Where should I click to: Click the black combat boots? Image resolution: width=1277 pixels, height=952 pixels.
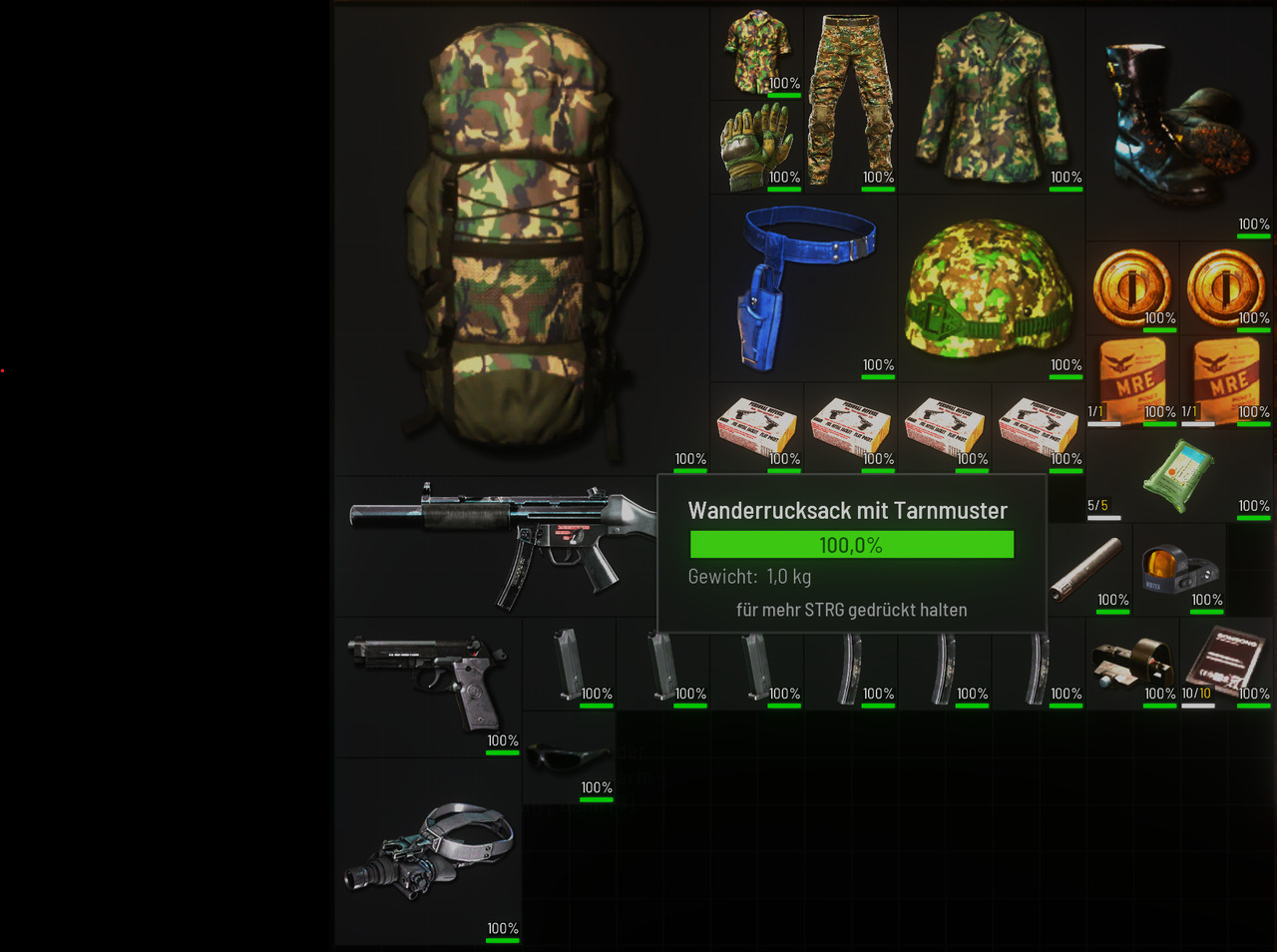1177,124
